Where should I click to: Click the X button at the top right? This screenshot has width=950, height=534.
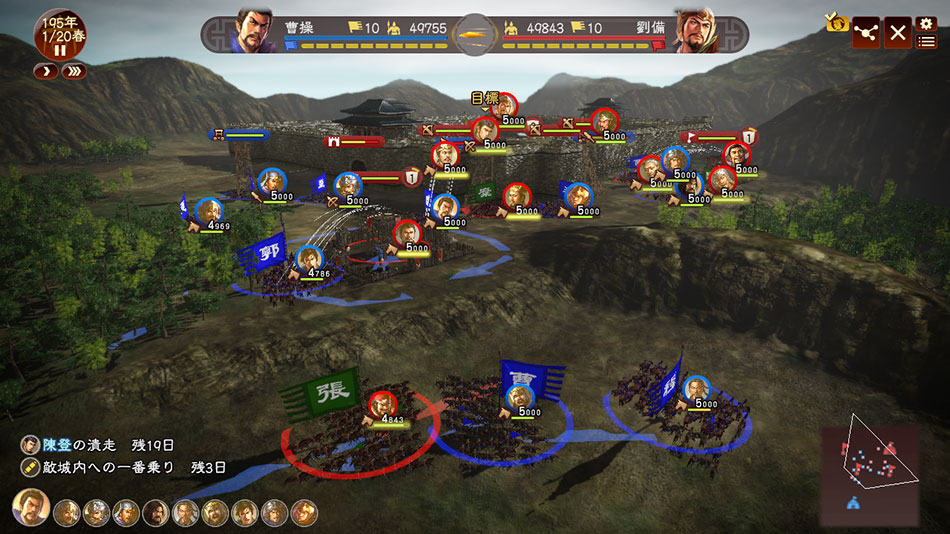tap(898, 32)
